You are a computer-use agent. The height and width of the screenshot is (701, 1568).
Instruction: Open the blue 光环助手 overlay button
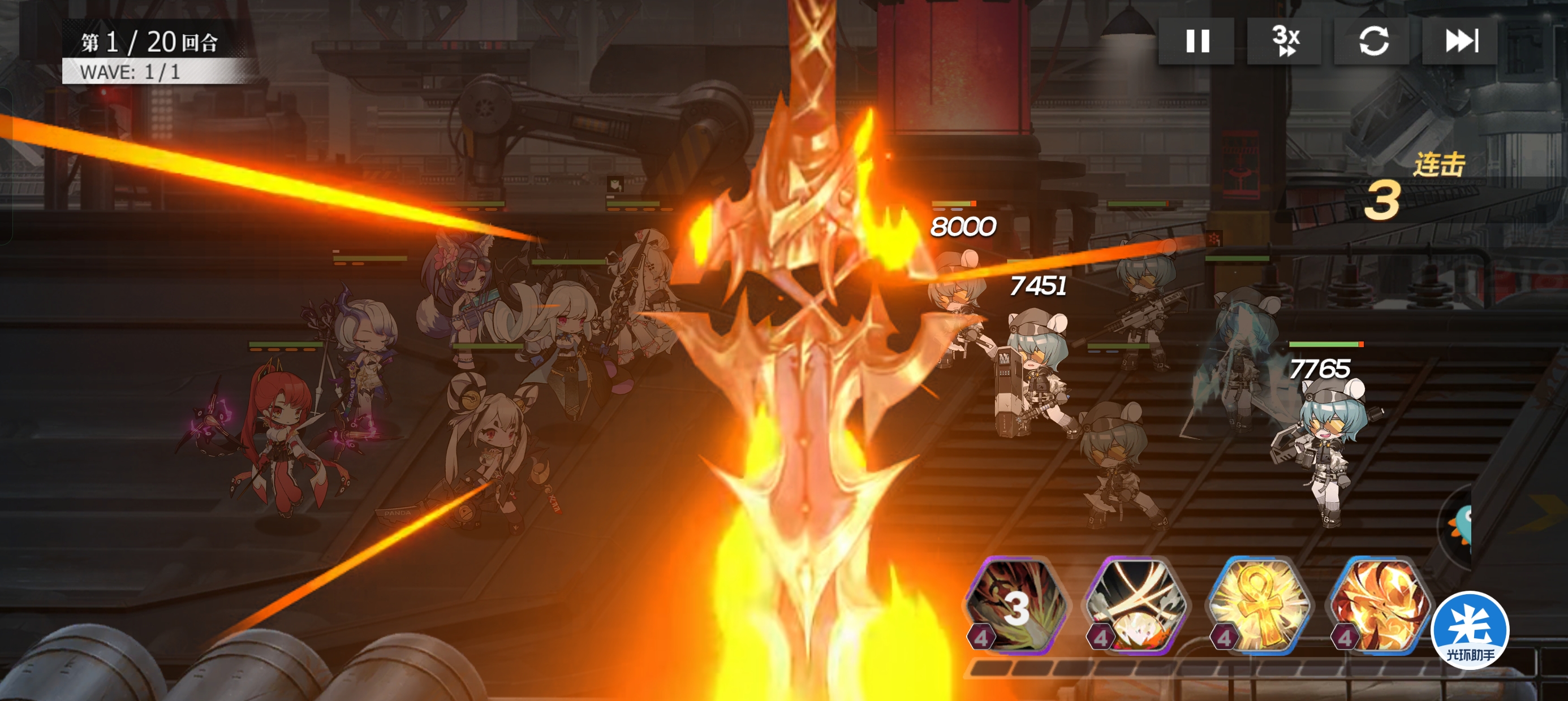[1470, 630]
